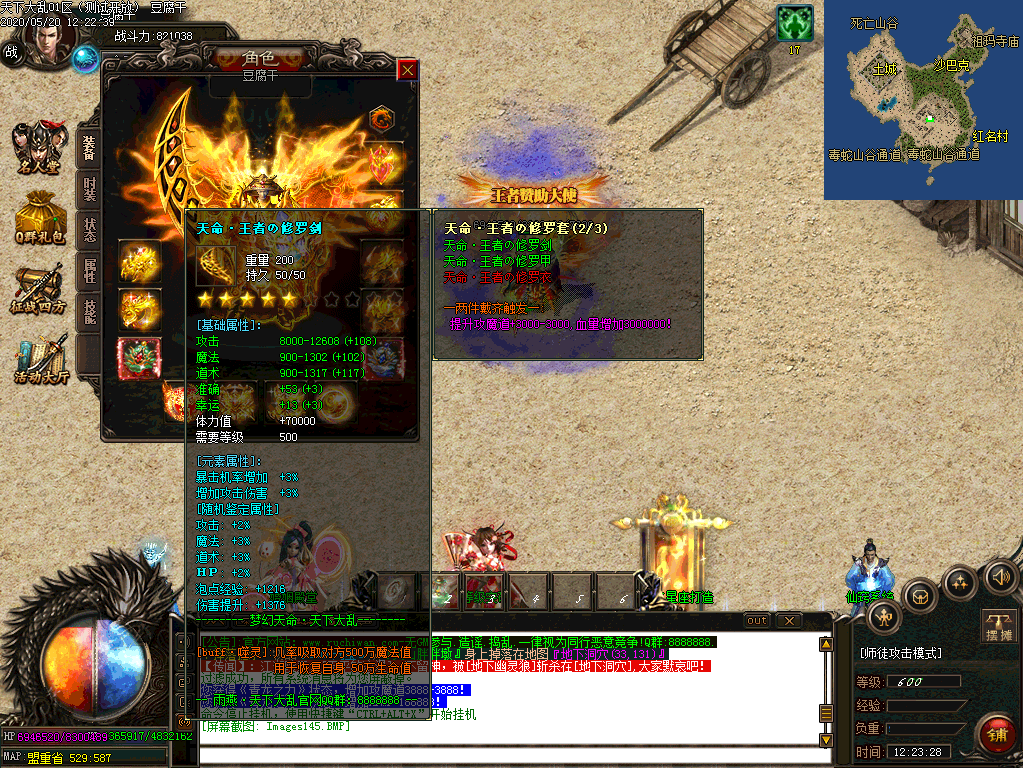Click the chat window 'out' button

(757, 621)
